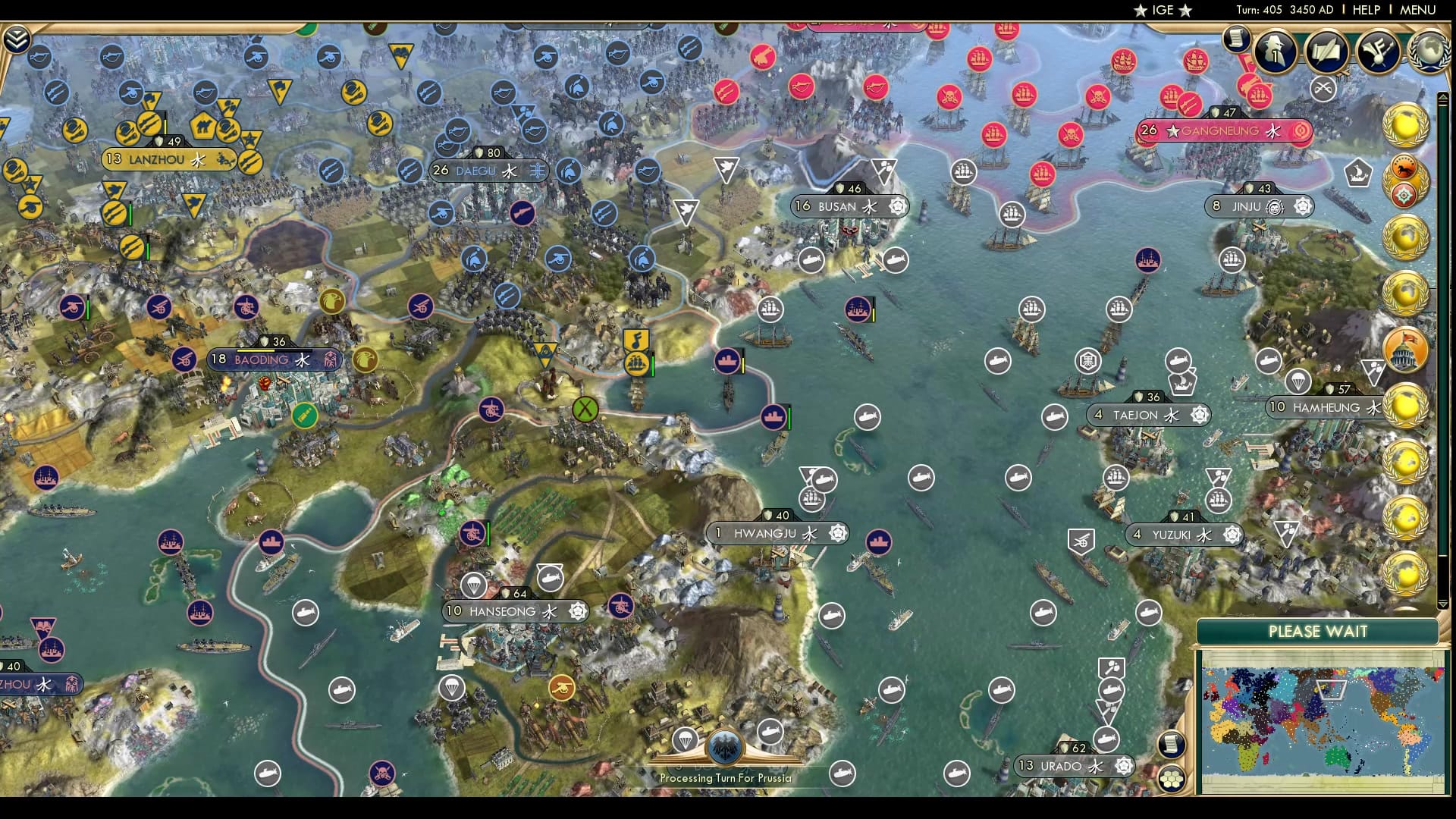Viewport: 1456px width, 819px height.
Task: Click the Capitol national wonder notification bubble
Action: [1404, 348]
